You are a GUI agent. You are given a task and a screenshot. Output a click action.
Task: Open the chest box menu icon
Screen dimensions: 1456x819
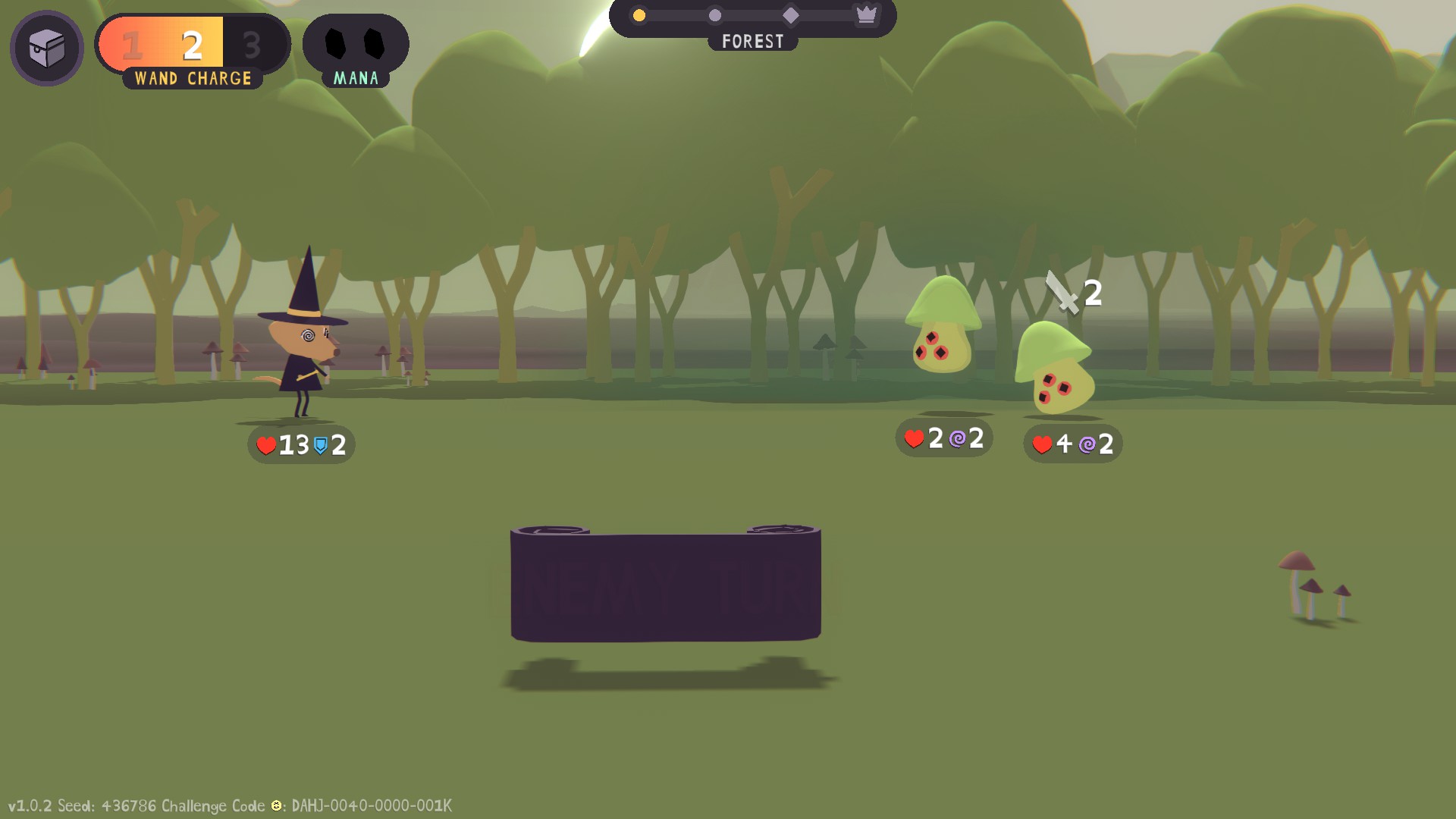[47, 49]
